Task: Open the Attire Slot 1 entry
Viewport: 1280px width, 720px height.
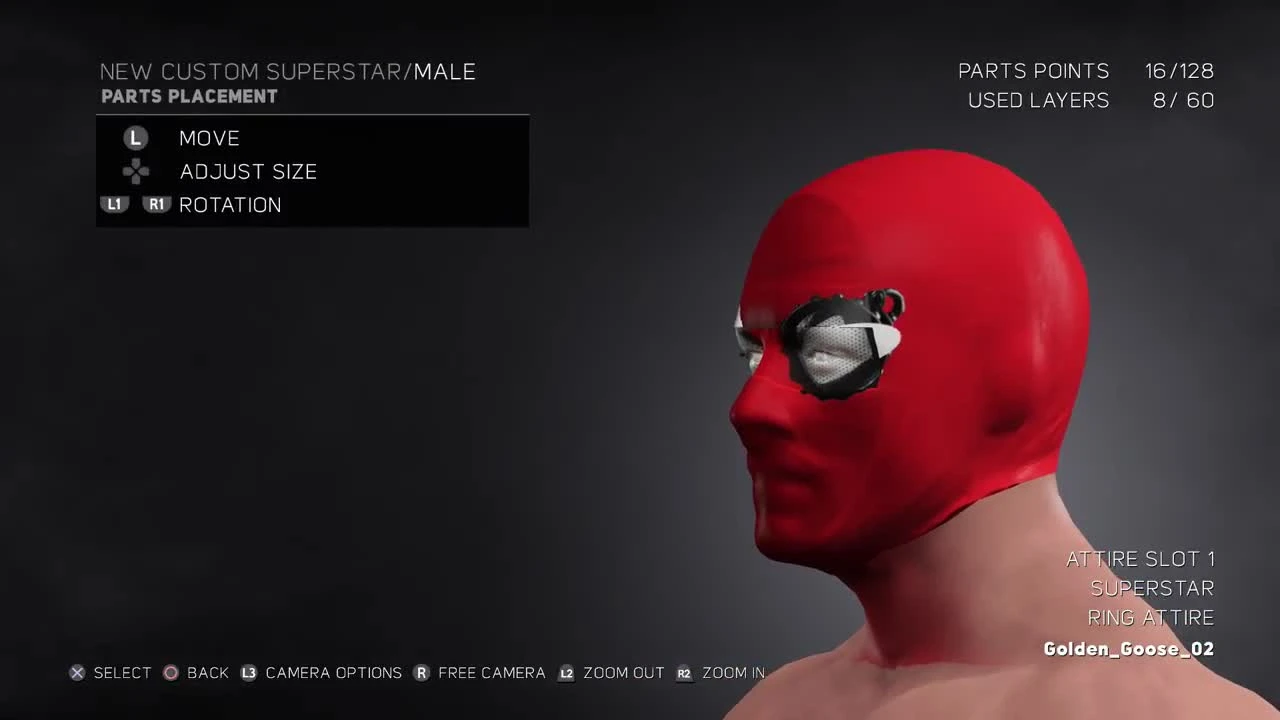Action: (x=1141, y=558)
